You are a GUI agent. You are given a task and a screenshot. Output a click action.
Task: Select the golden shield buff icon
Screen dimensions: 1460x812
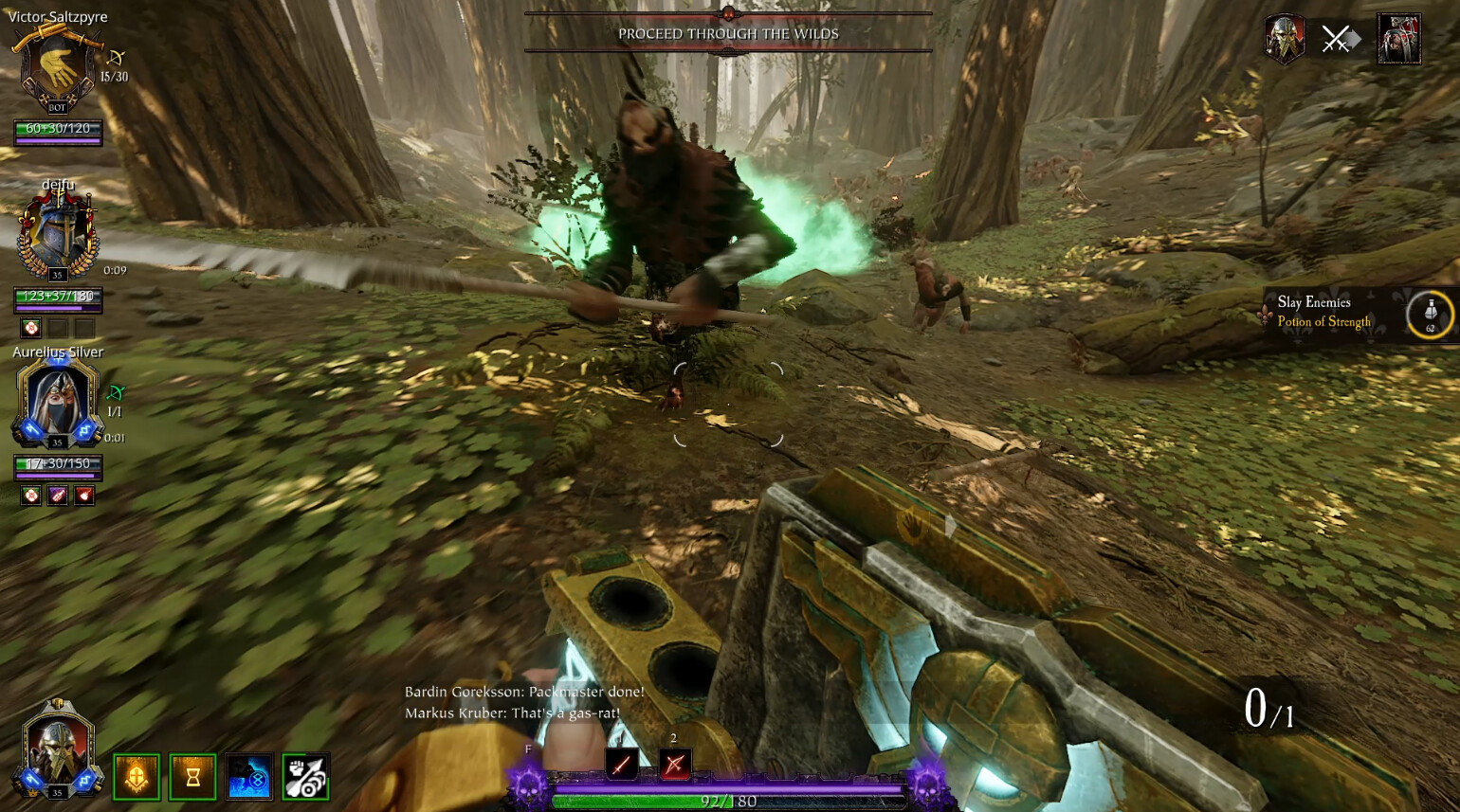(x=137, y=777)
